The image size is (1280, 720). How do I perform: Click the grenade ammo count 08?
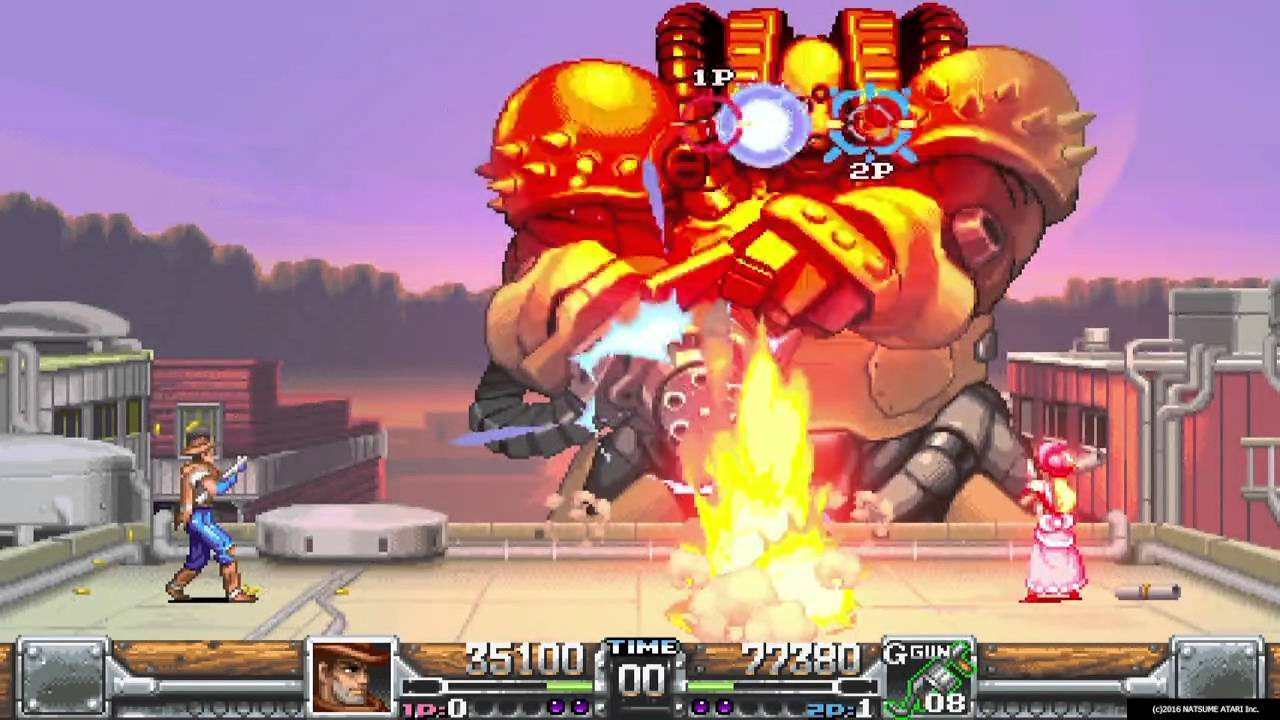944,700
